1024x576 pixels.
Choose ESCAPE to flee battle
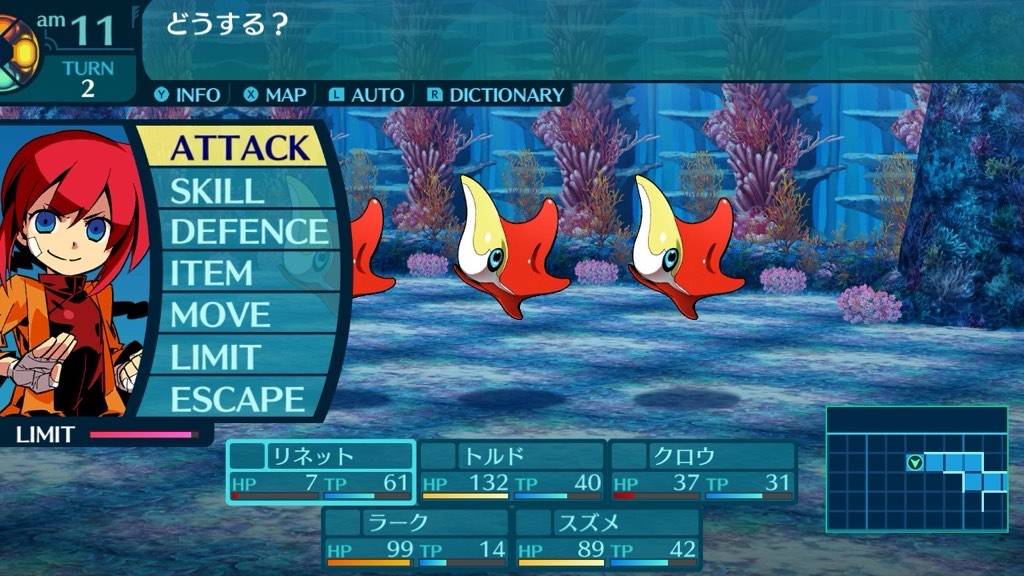237,399
